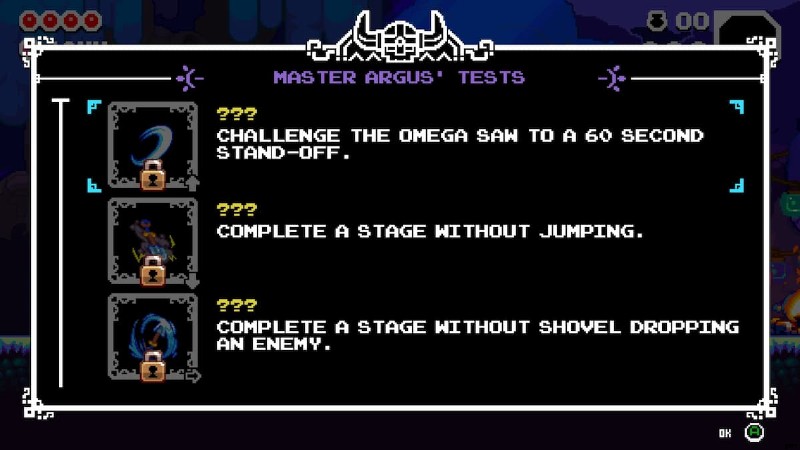The height and width of the screenshot is (450, 800).
Task: Select the Omega Saw 60 second stand-off test
Action: point(460,145)
